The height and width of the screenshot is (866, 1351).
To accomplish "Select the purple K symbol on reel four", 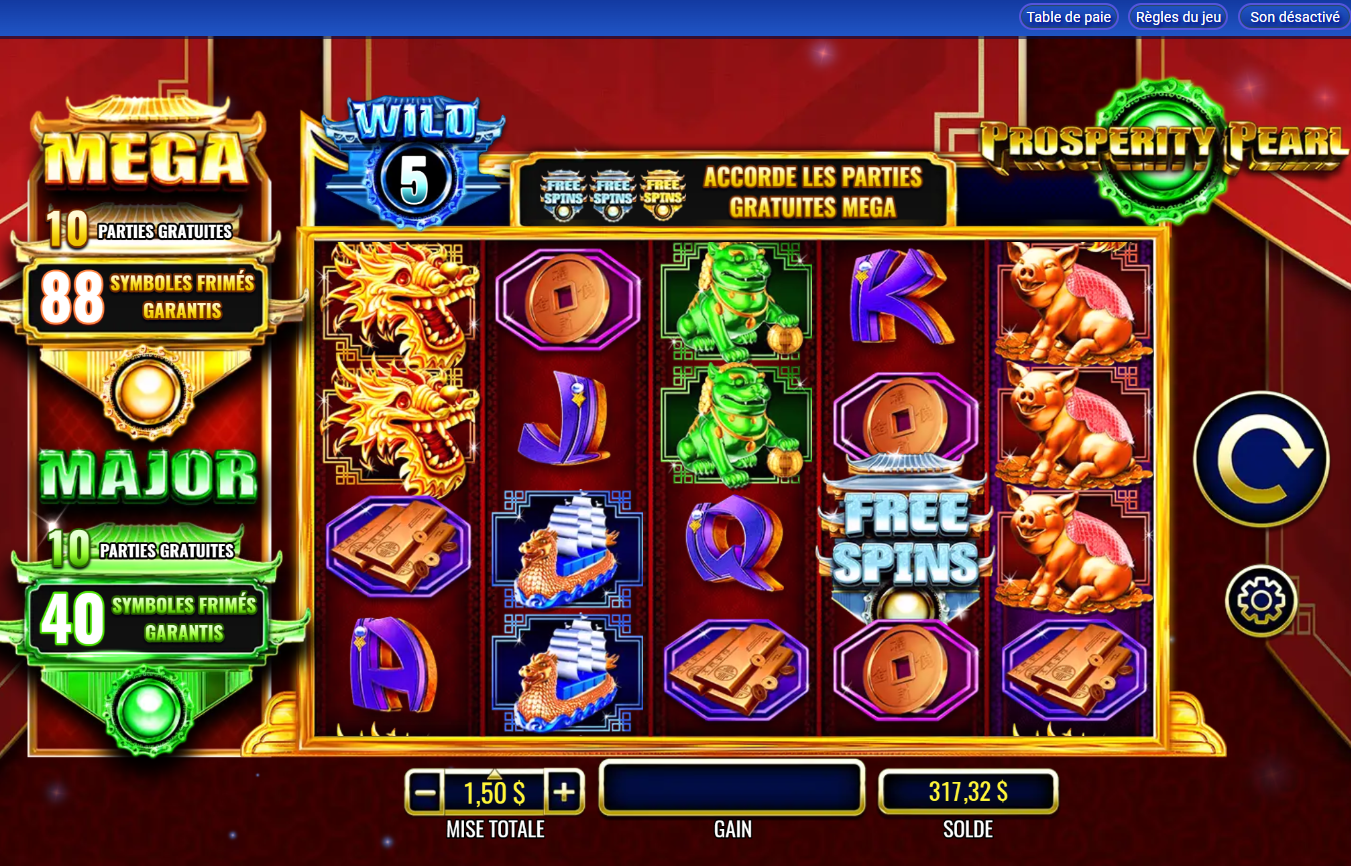I will pyautogui.click(x=900, y=295).
